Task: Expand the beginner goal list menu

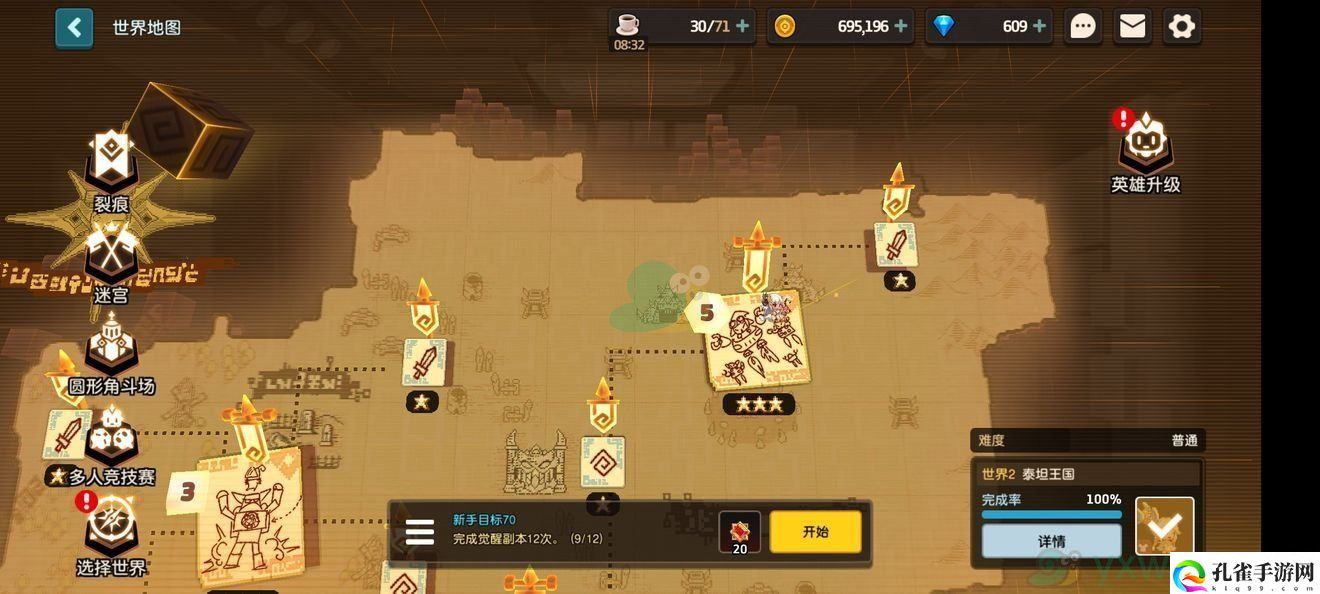Action: pyautogui.click(x=419, y=532)
